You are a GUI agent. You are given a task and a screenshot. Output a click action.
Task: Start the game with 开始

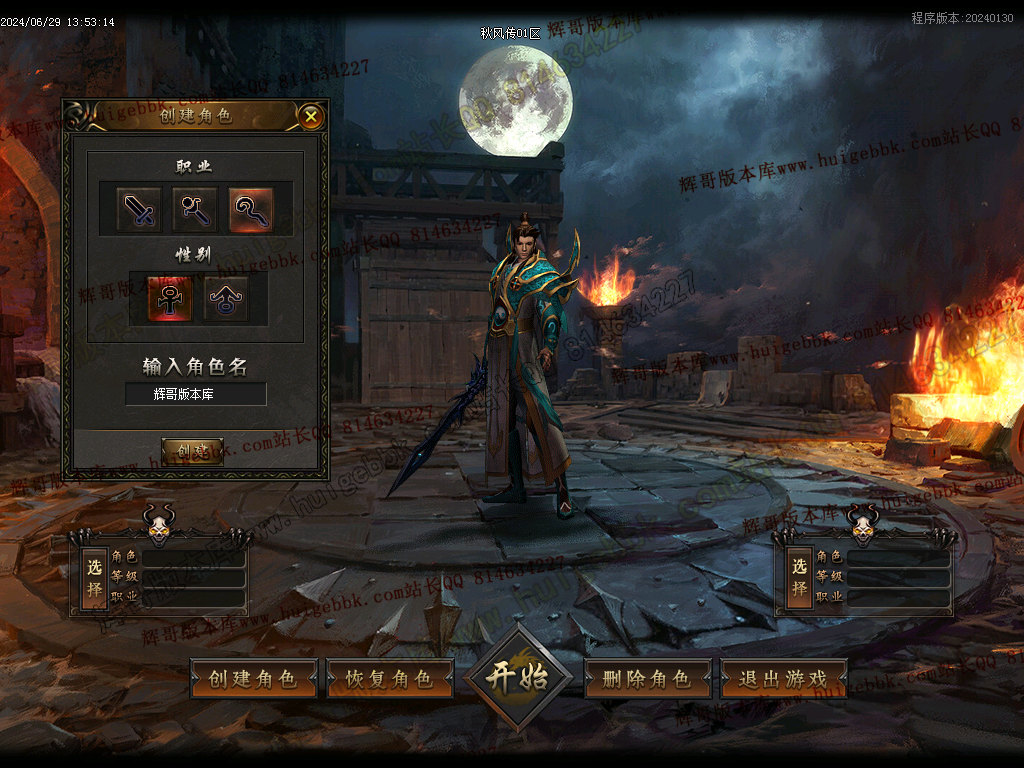pyautogui.click(x=517, y=677)
